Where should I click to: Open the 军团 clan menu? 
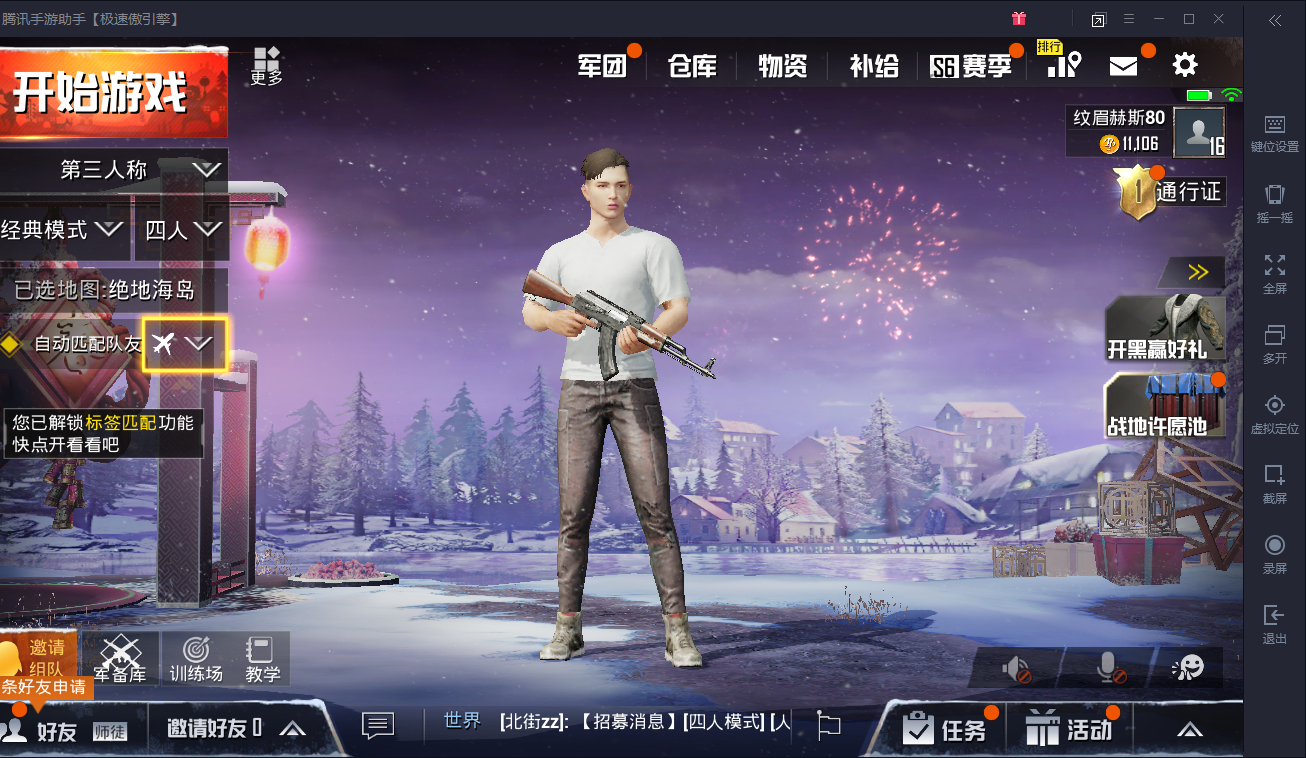tap(602, 66)
